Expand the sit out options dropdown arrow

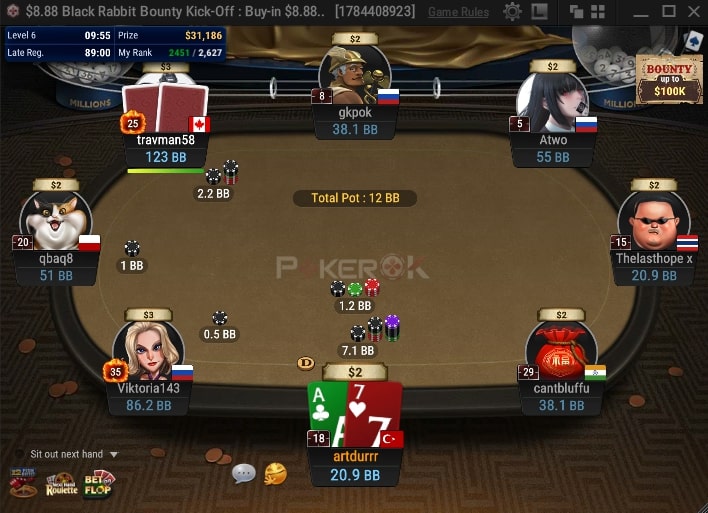click(113, 455)
